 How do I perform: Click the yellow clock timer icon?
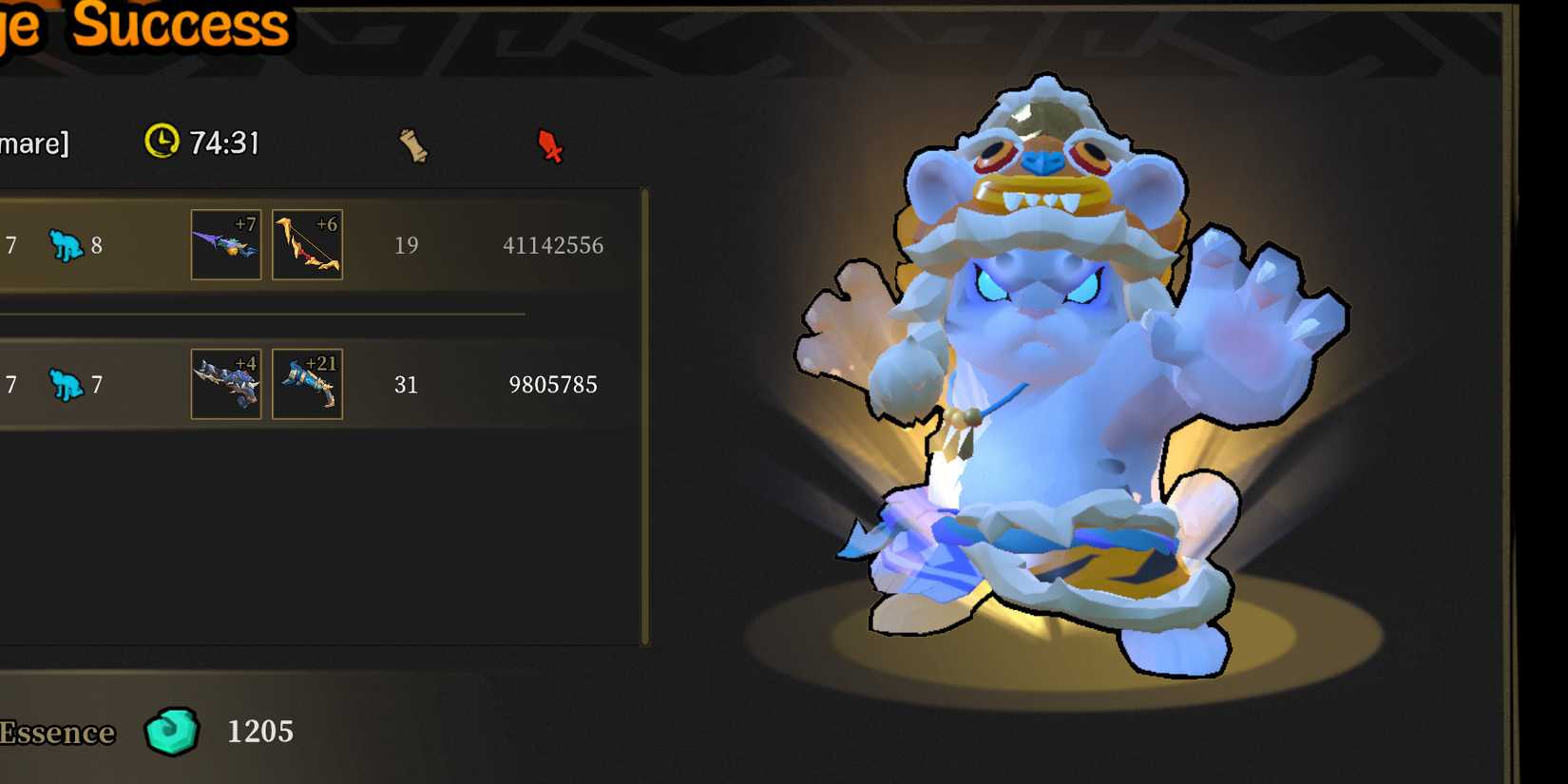163,143
